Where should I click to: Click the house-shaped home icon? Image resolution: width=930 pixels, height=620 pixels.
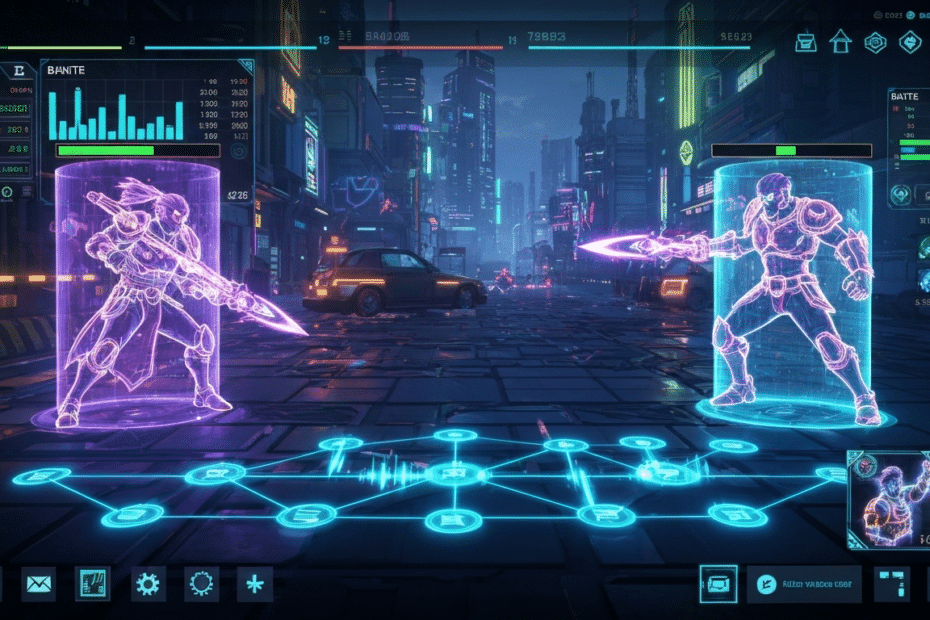[x=838, y=42]
